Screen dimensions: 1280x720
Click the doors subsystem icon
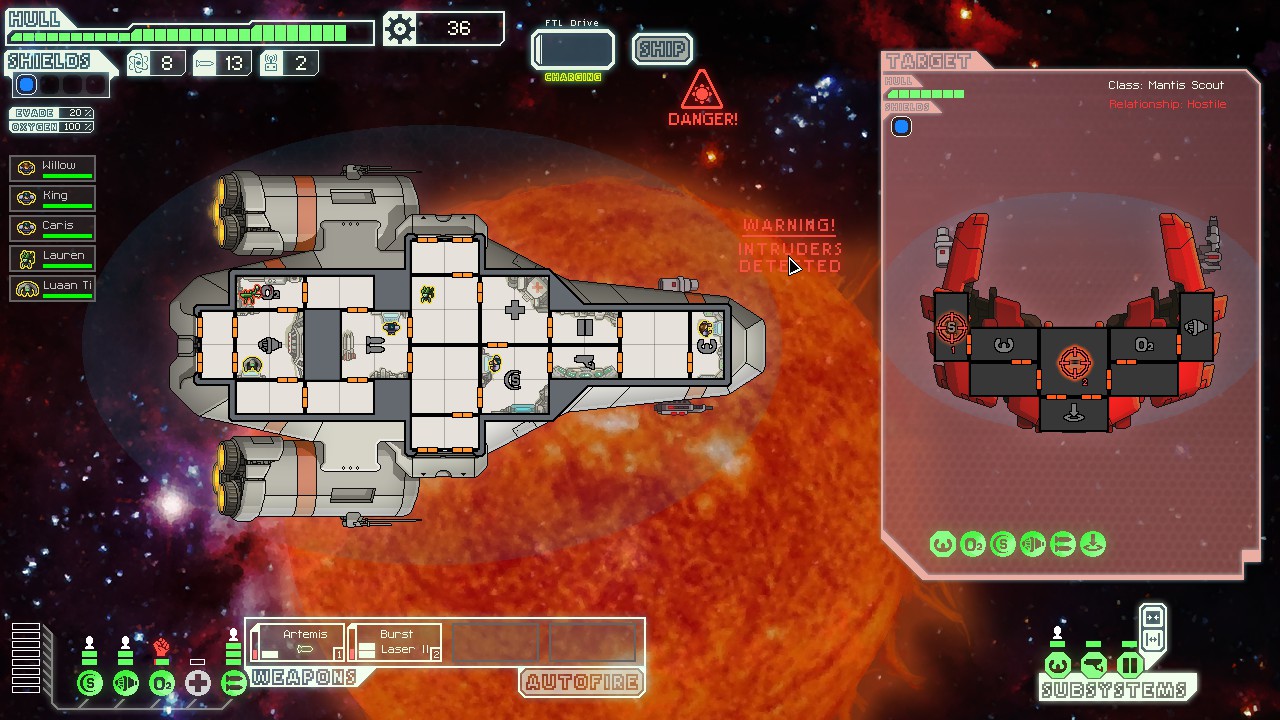click(x=1130, y=665)
